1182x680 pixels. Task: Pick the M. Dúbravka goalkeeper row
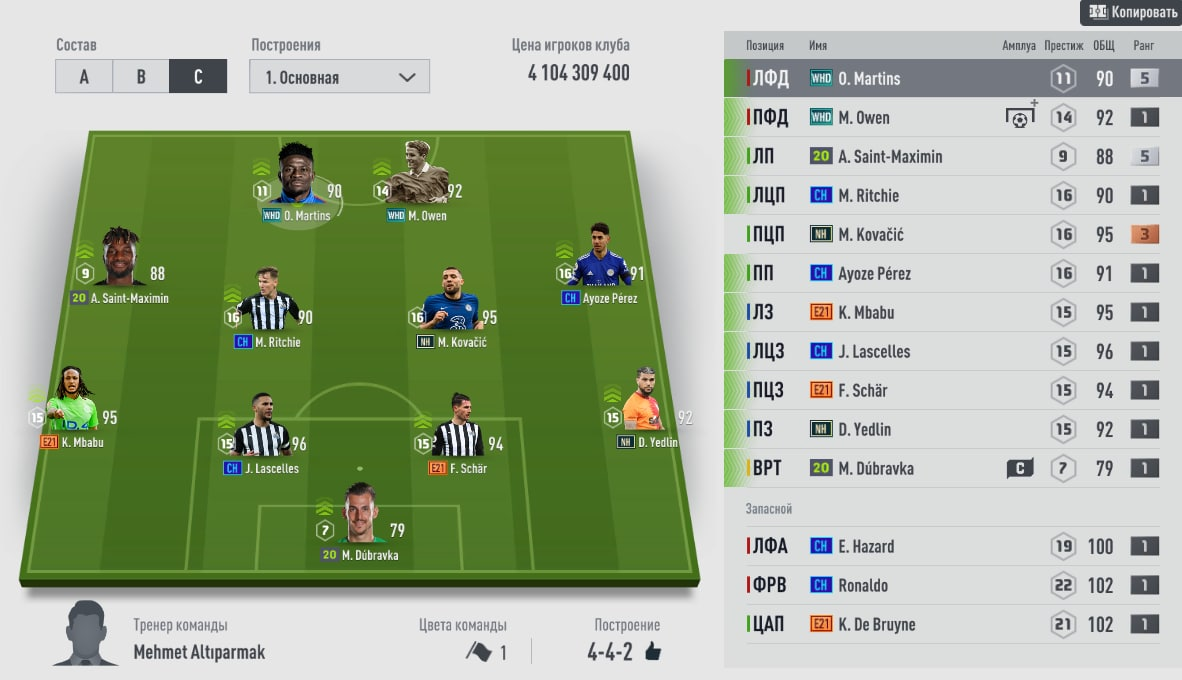952,468
